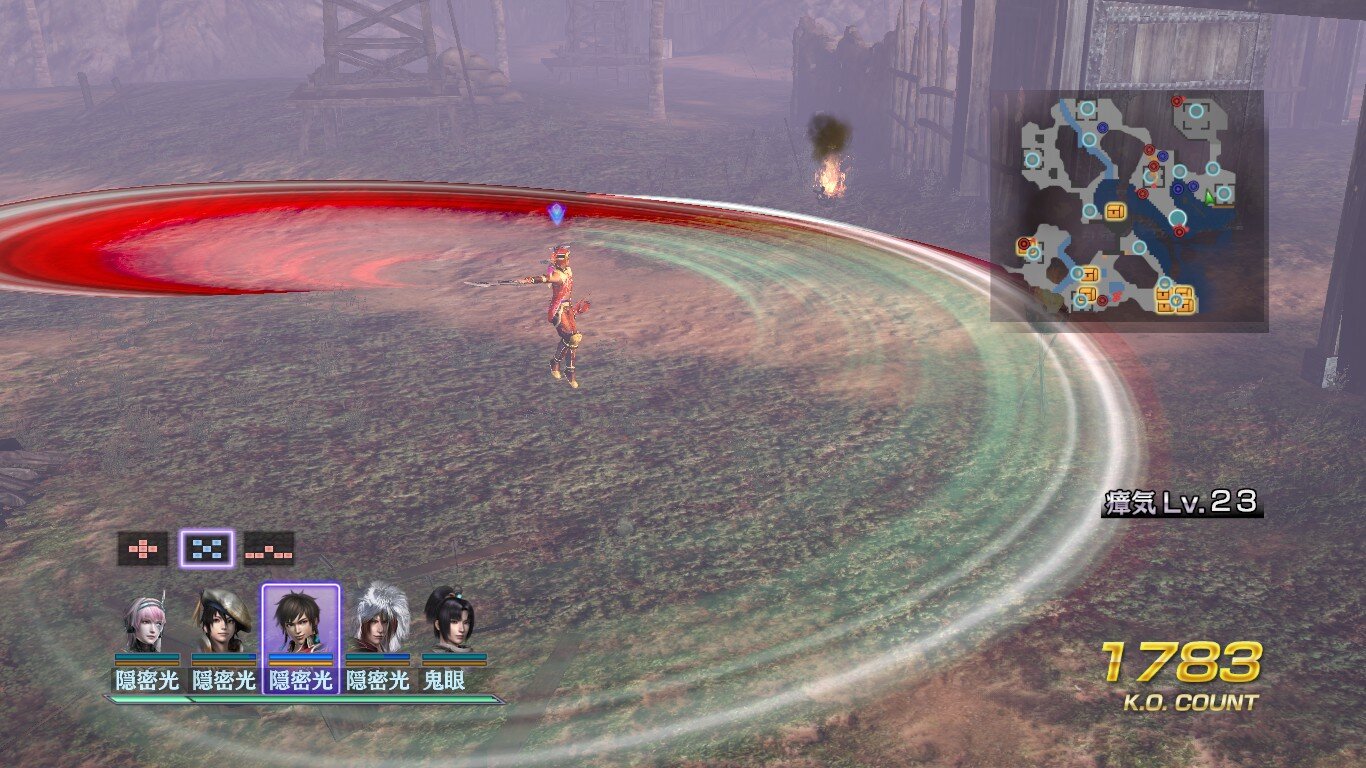Select the red gate captain icon on minimap left
Image resolution: width=1366 pixels, height=768 pixels.
pyautogui.click(x=1023, y=243)
